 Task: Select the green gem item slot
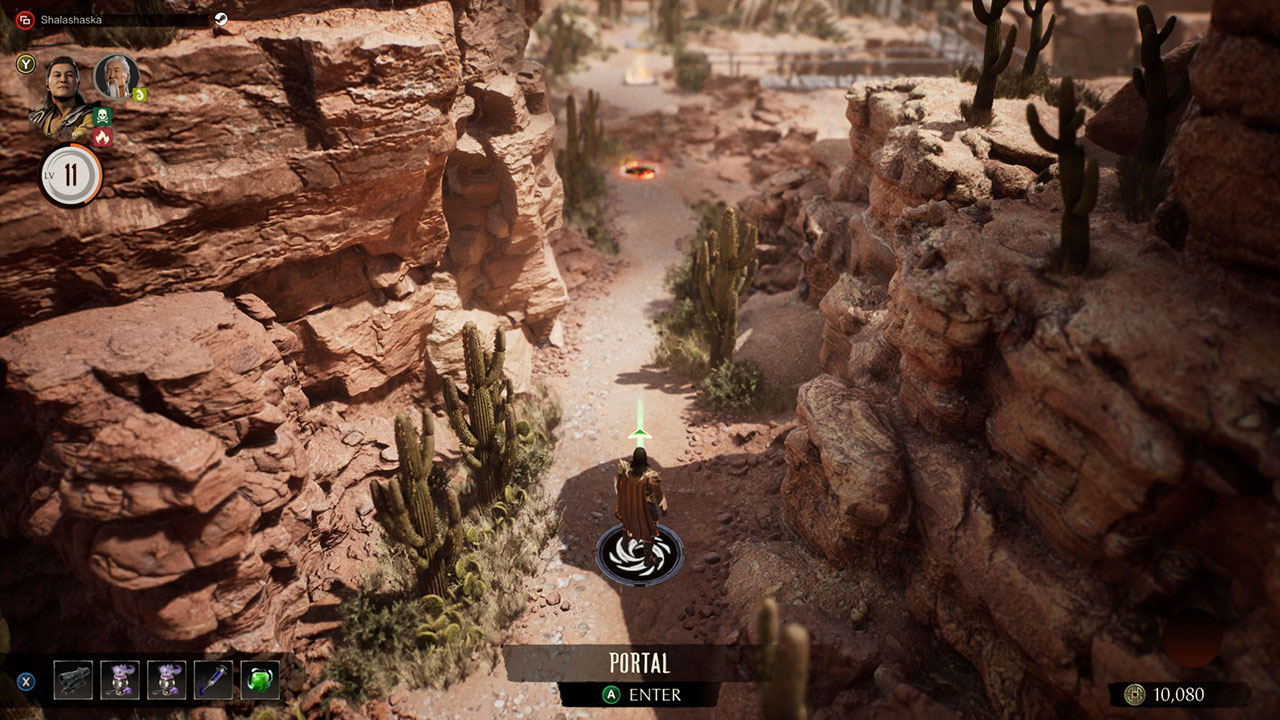pos(260,680)
